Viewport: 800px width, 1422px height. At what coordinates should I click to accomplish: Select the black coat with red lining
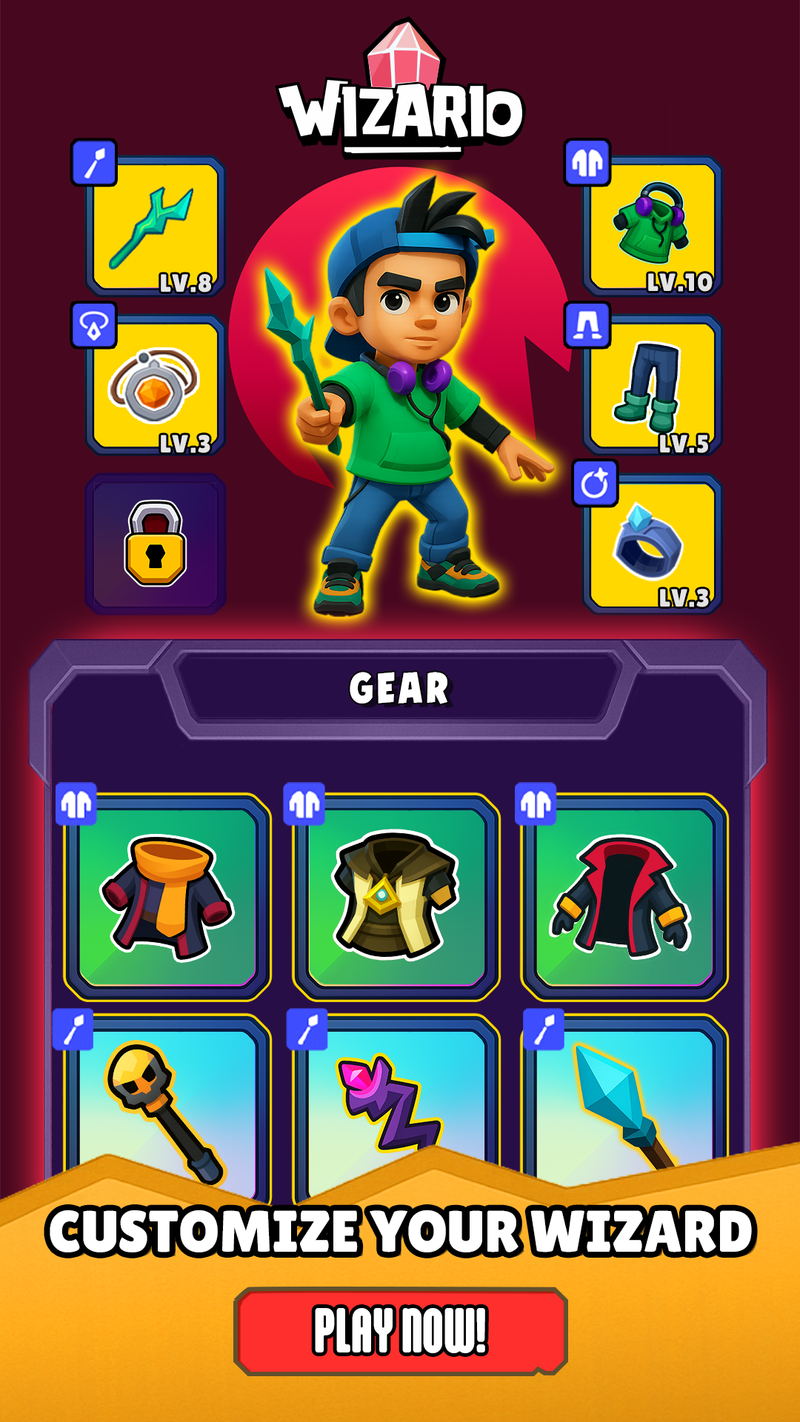coord(625,895)
